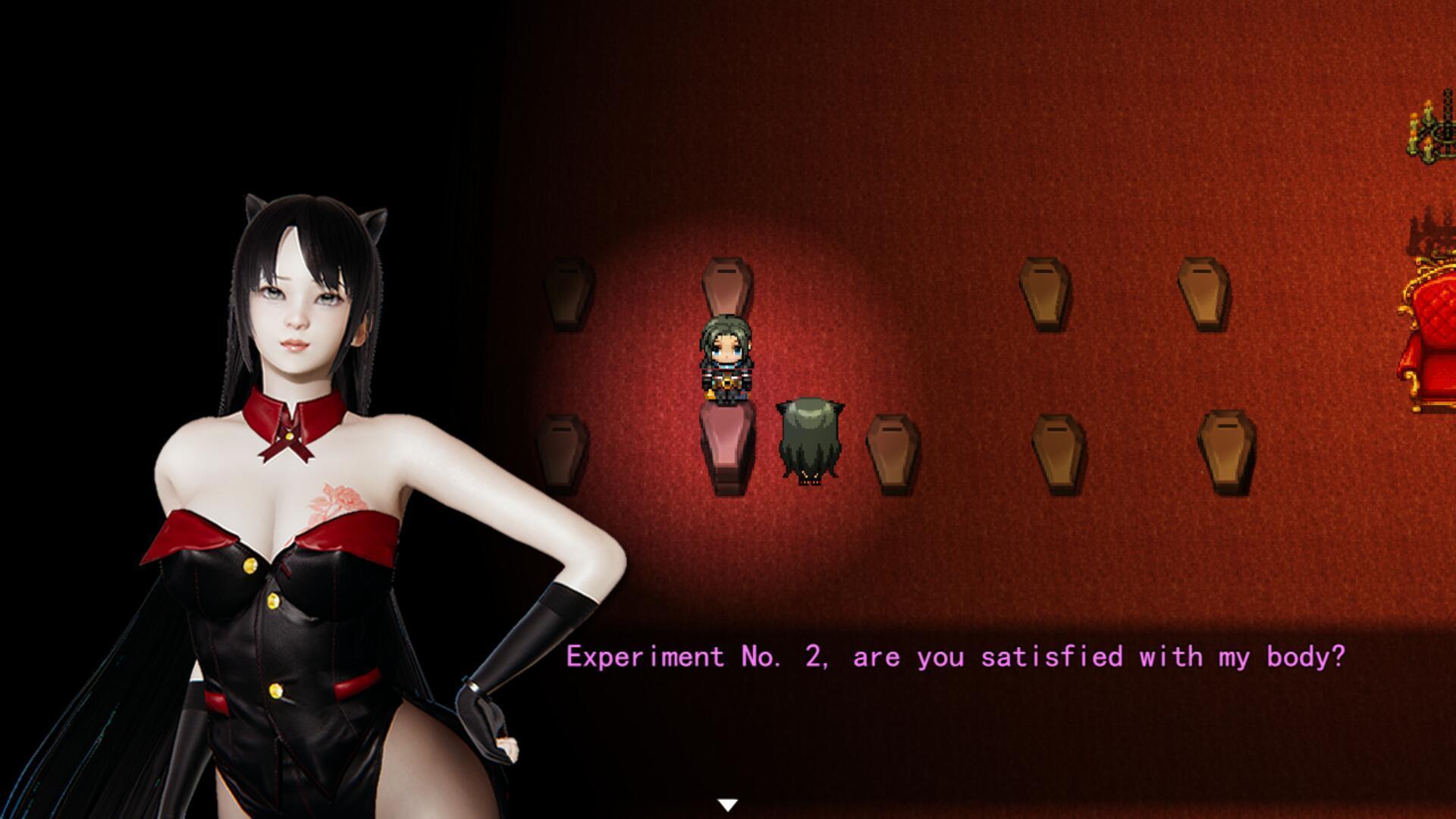Select the brown coffin left of the companion sprite
This screenshot has width=1456, height=819.
pos(895,451)
